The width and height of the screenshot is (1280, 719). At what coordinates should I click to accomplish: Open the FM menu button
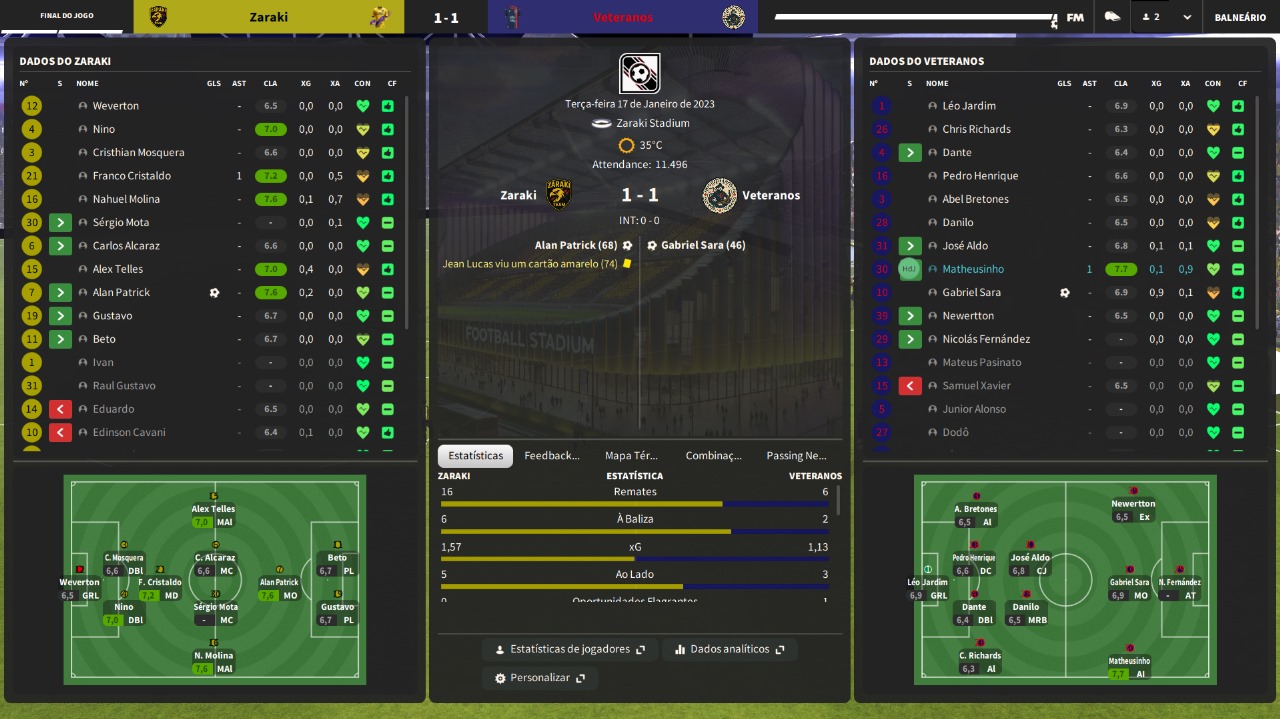(x=1075, y=17)
